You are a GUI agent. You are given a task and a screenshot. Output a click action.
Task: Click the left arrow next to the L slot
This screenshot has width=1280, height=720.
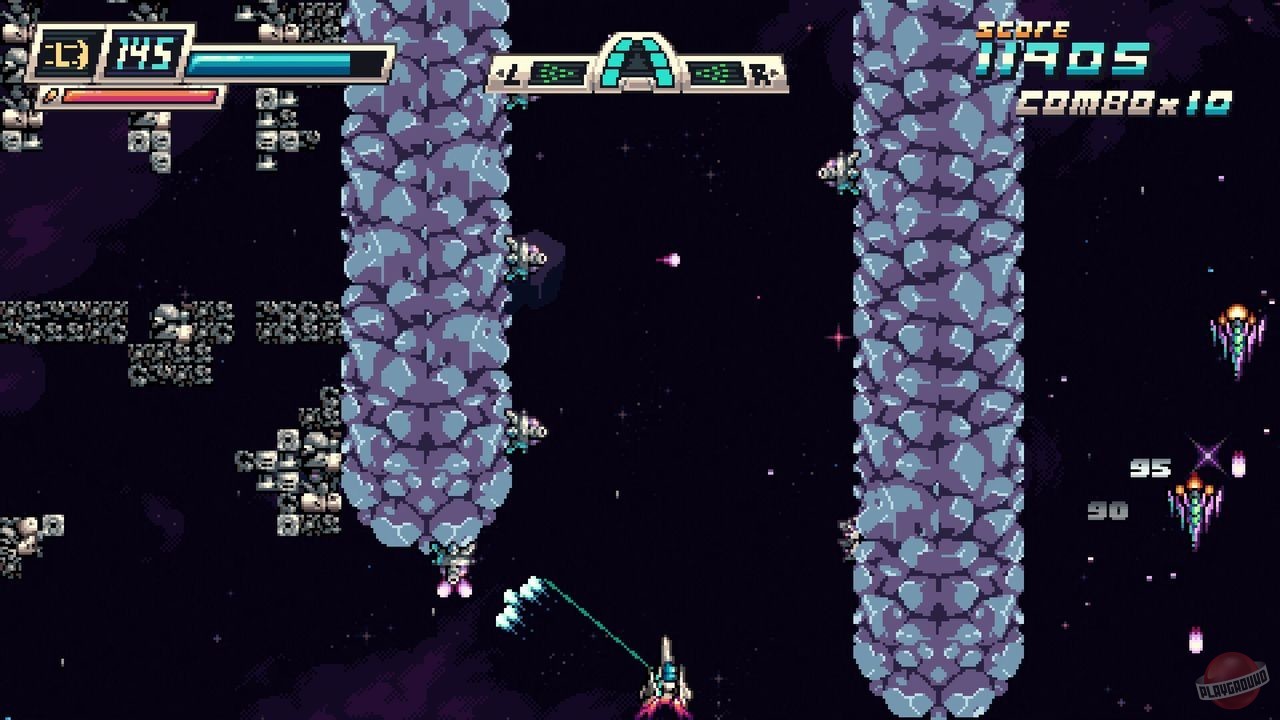[x=501, y=72]
